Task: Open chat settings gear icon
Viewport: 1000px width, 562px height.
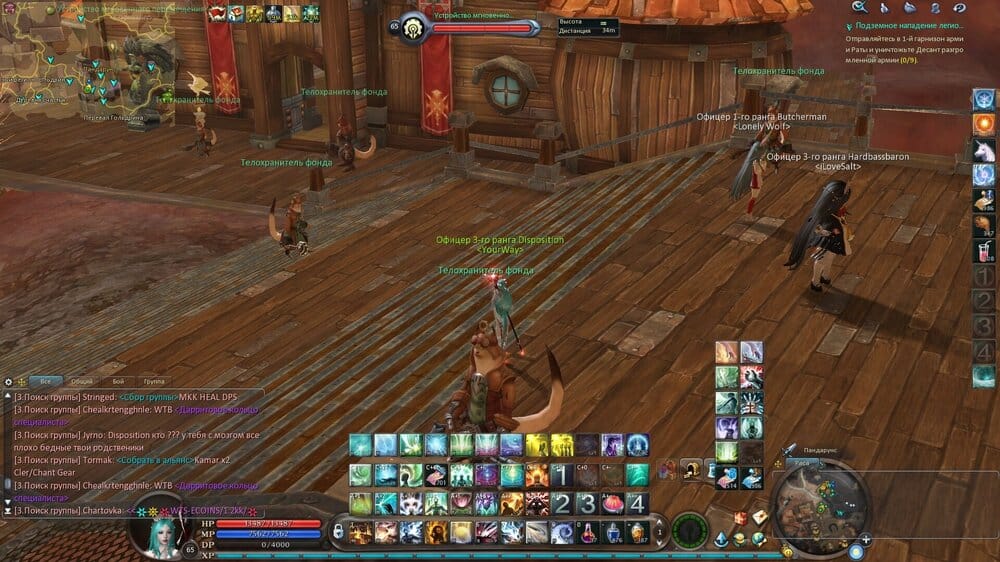Action: tap(8, 381)
